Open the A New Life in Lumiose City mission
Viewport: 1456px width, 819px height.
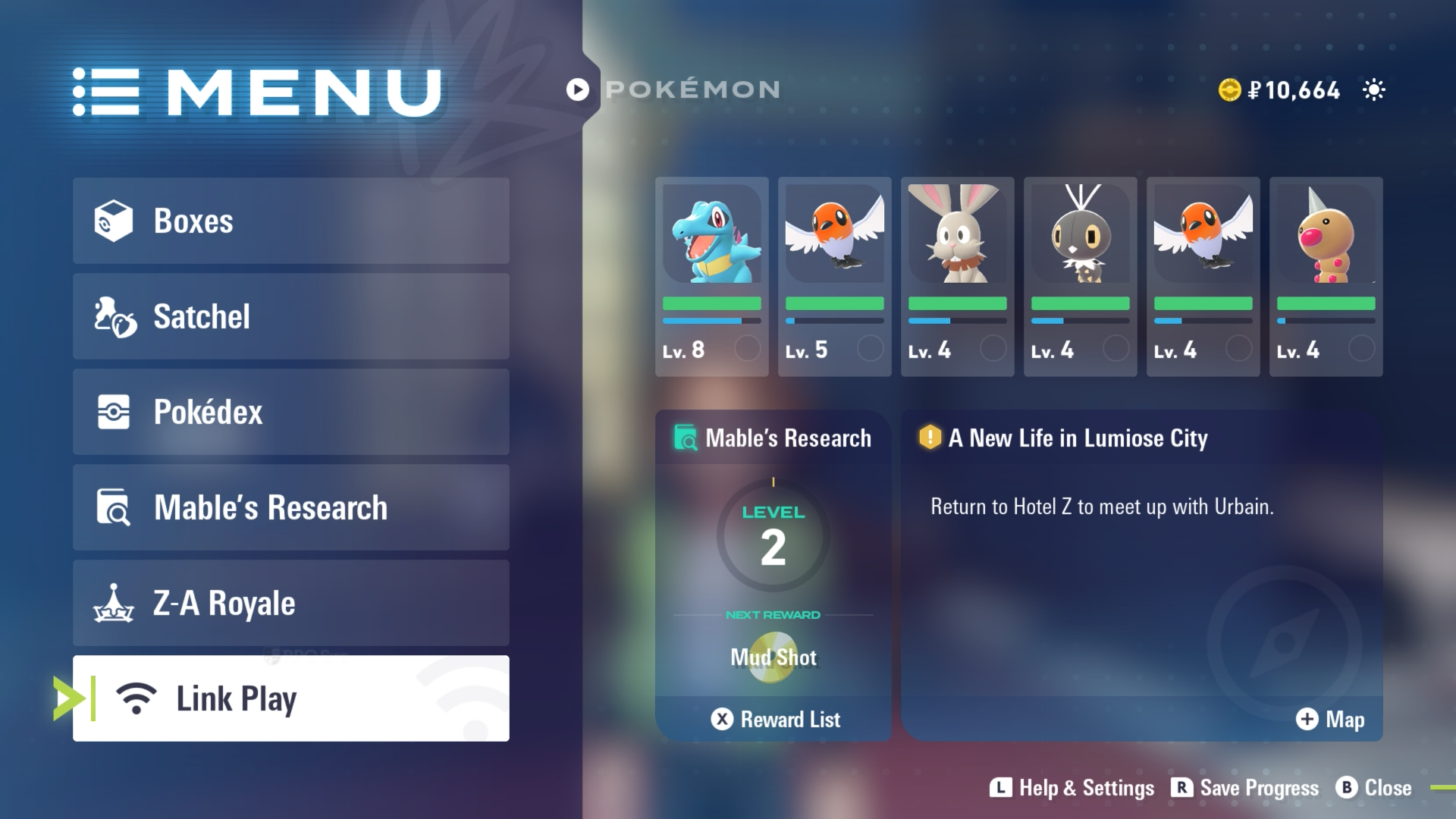click(1077, 438)
